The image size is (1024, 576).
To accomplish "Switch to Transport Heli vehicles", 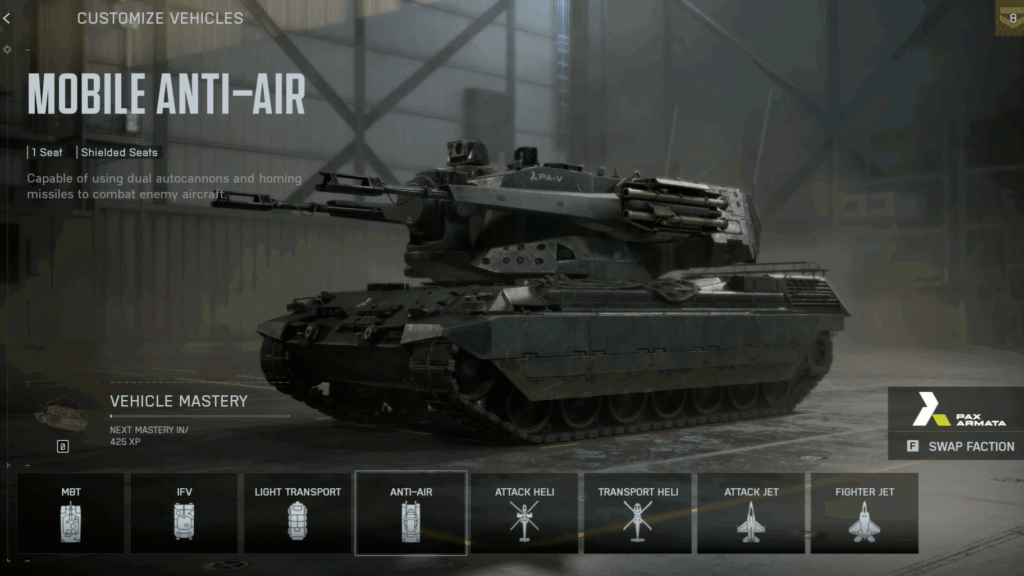I will point(637,512).
